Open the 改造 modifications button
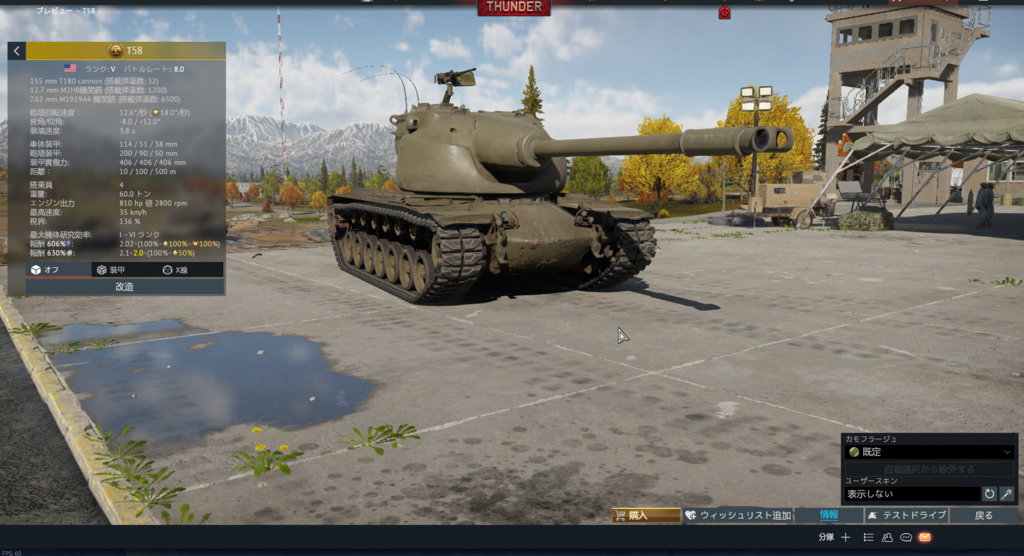The image size is (1024, 556). tap(125, 287)
